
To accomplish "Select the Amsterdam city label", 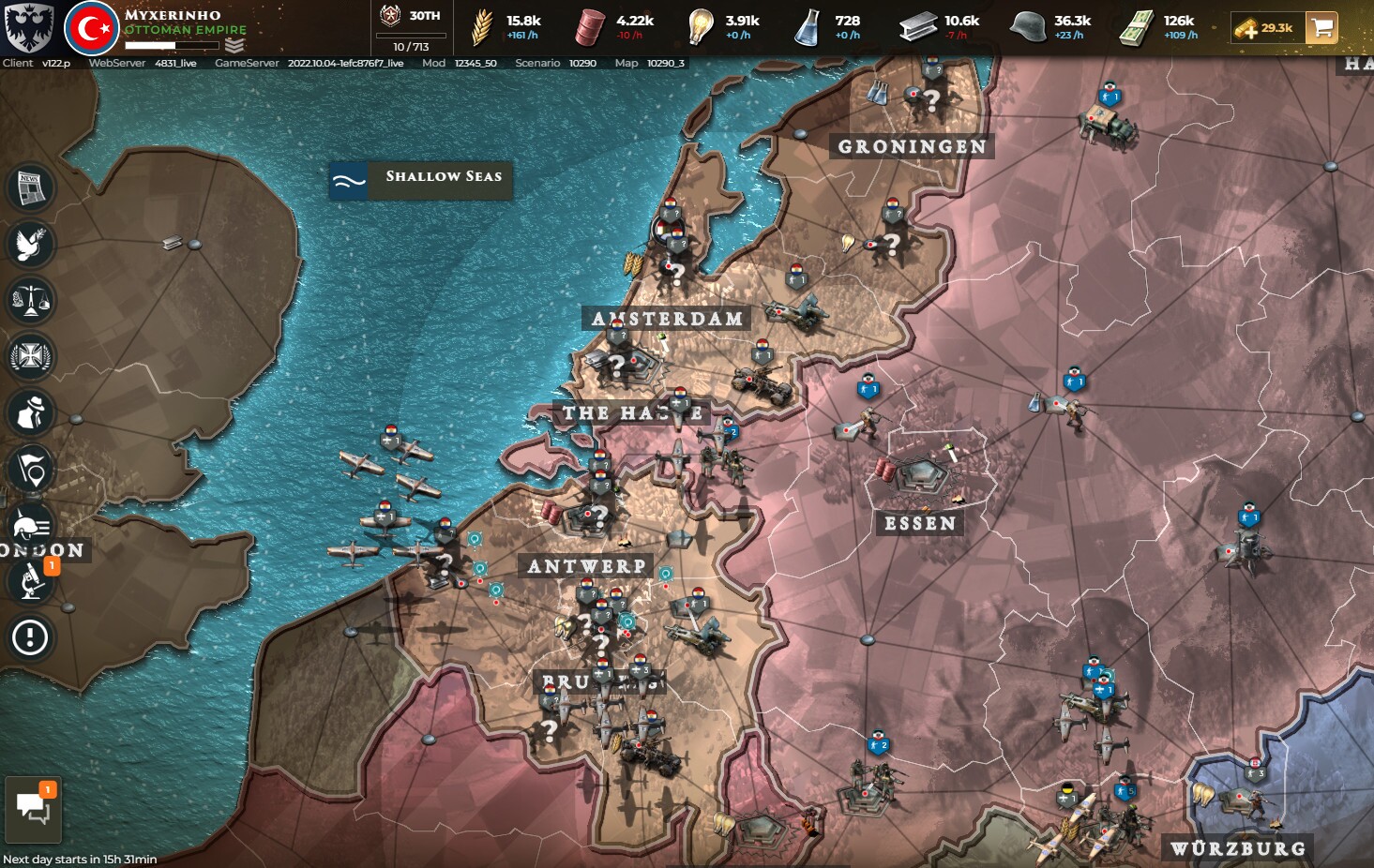I will coord(666,319).
